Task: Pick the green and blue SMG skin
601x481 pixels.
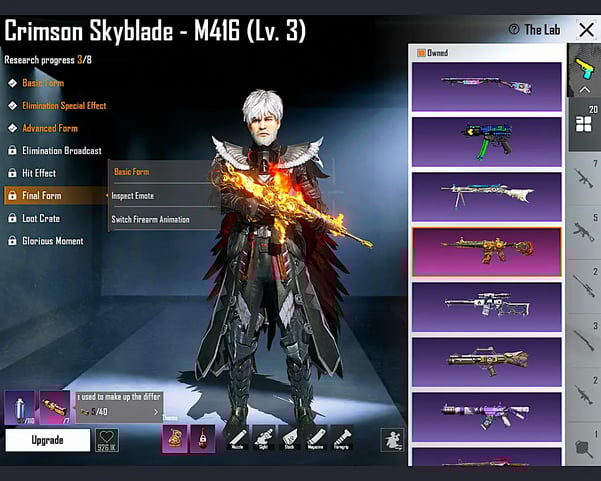Action: (x=486, y=141)
